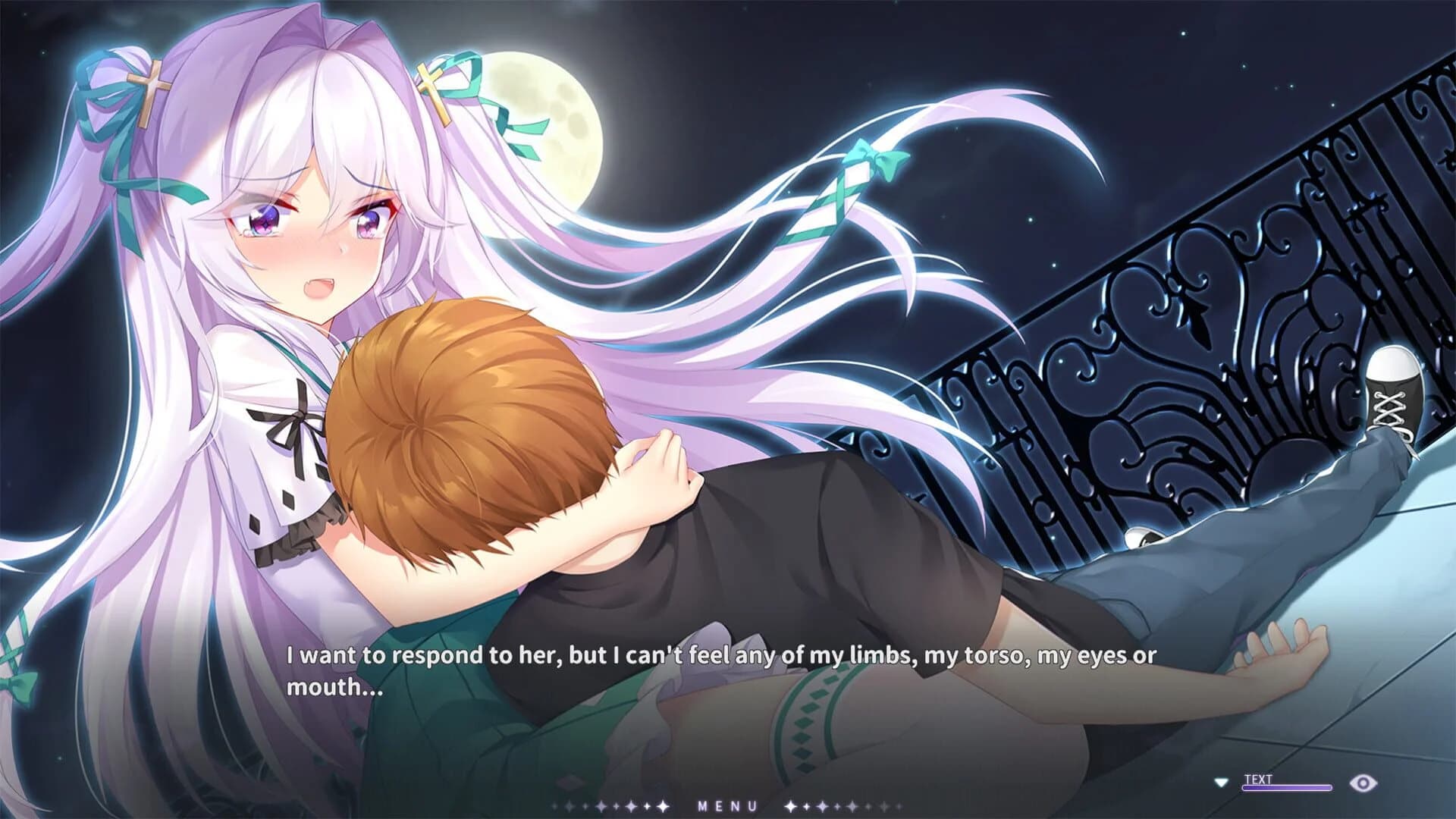1456x819 pixels.
Task: Click the down-arrow indicator near TEXT
Action: click(1221, 783)
